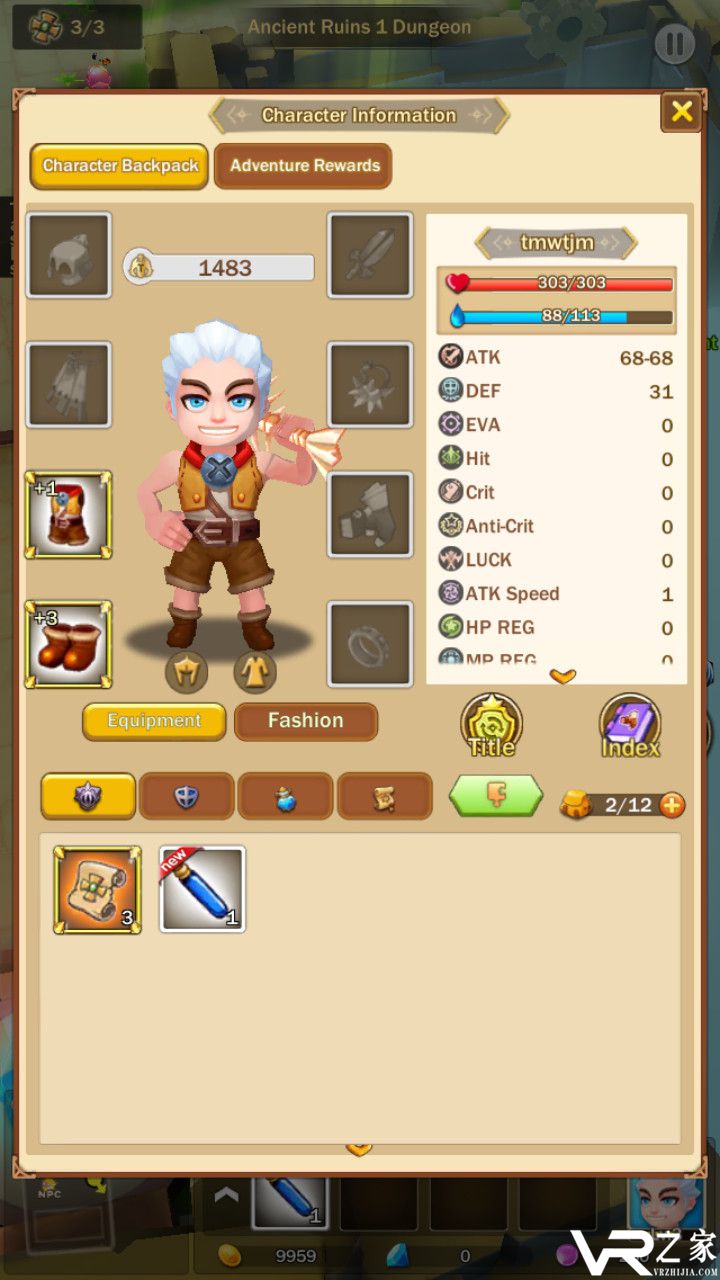Select the shield inventory category tab

pos(187,796)
